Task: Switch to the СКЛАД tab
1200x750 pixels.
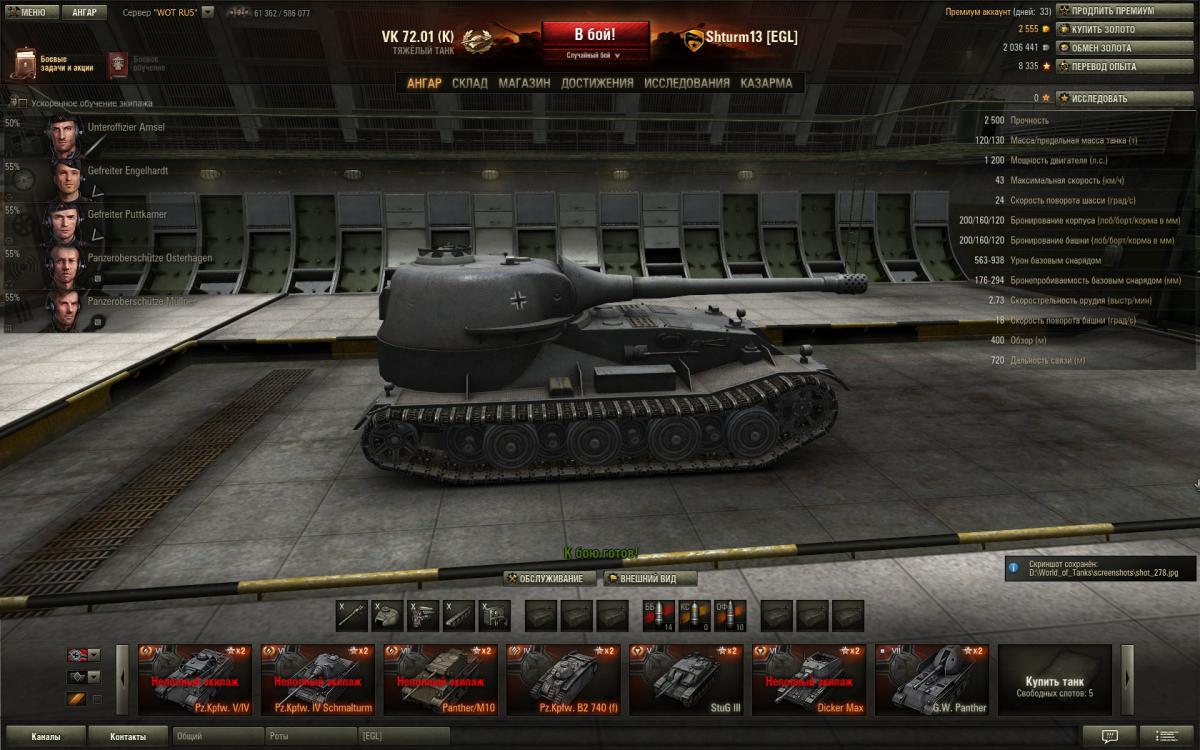Action: tap(470, 83)
